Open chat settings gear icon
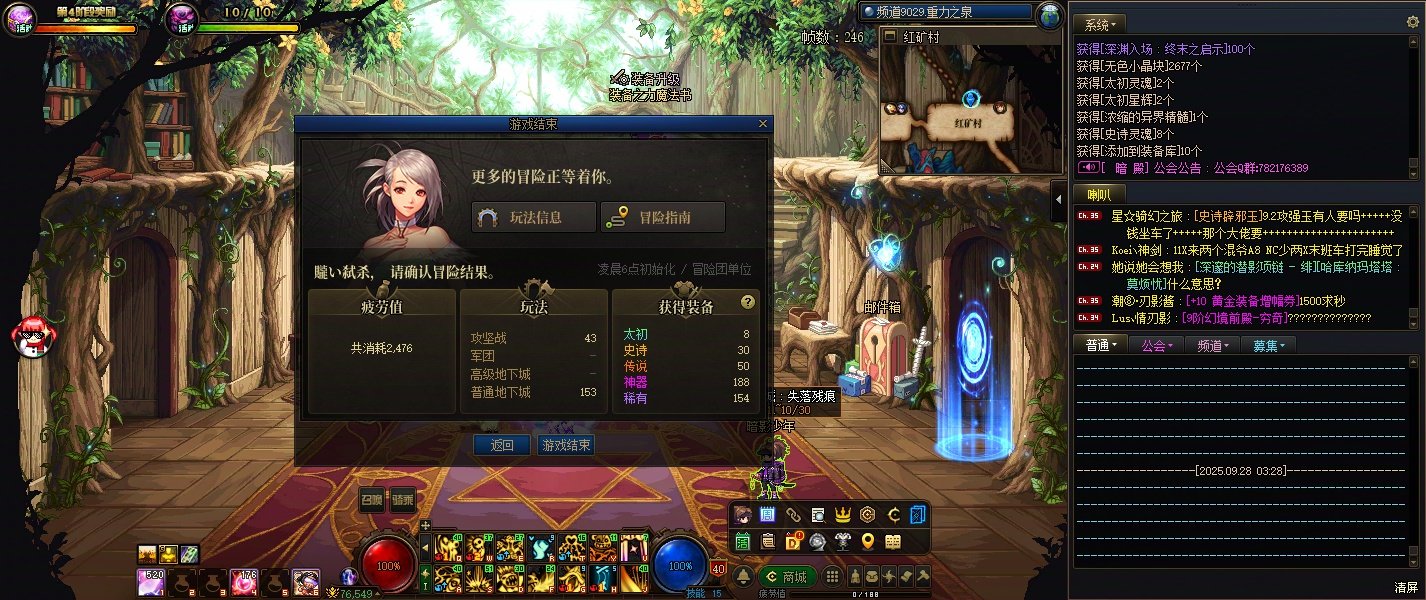The height and width of the screenshot is (600, 1426). tap(1413, 22)
